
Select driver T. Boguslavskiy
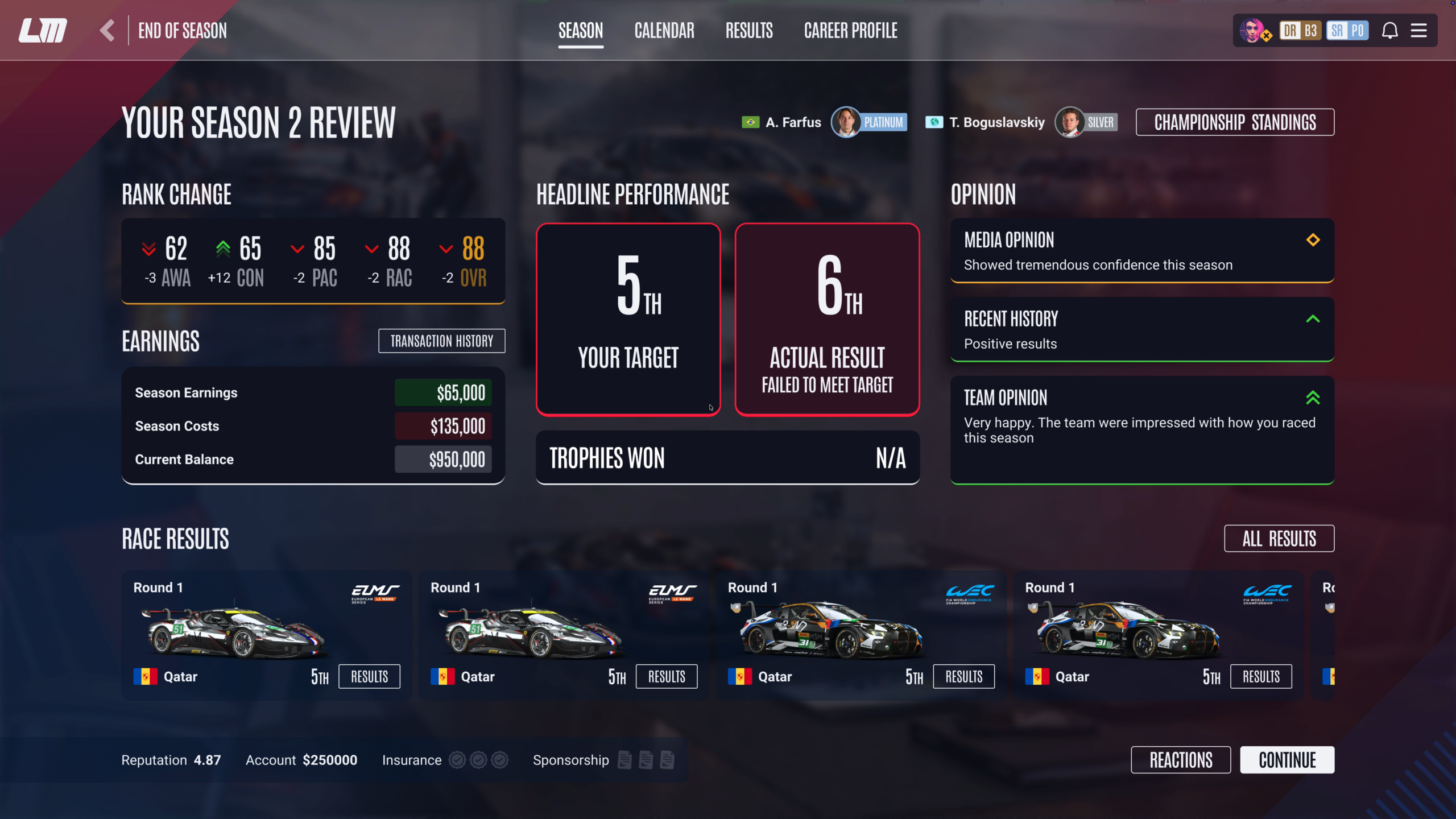point(996,122)
